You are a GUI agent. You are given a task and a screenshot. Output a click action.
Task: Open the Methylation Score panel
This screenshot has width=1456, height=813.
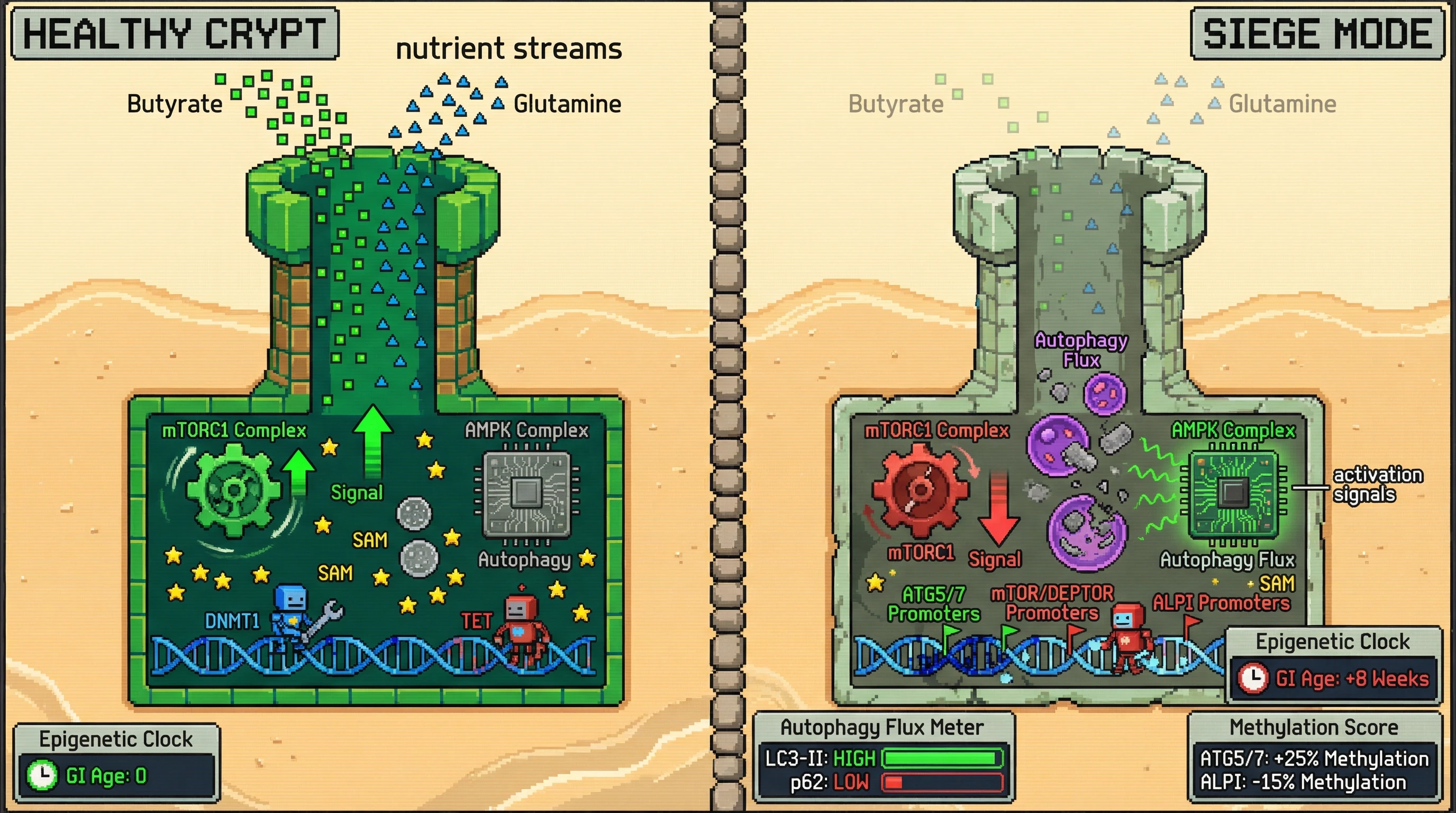(x=1314, y=757)
